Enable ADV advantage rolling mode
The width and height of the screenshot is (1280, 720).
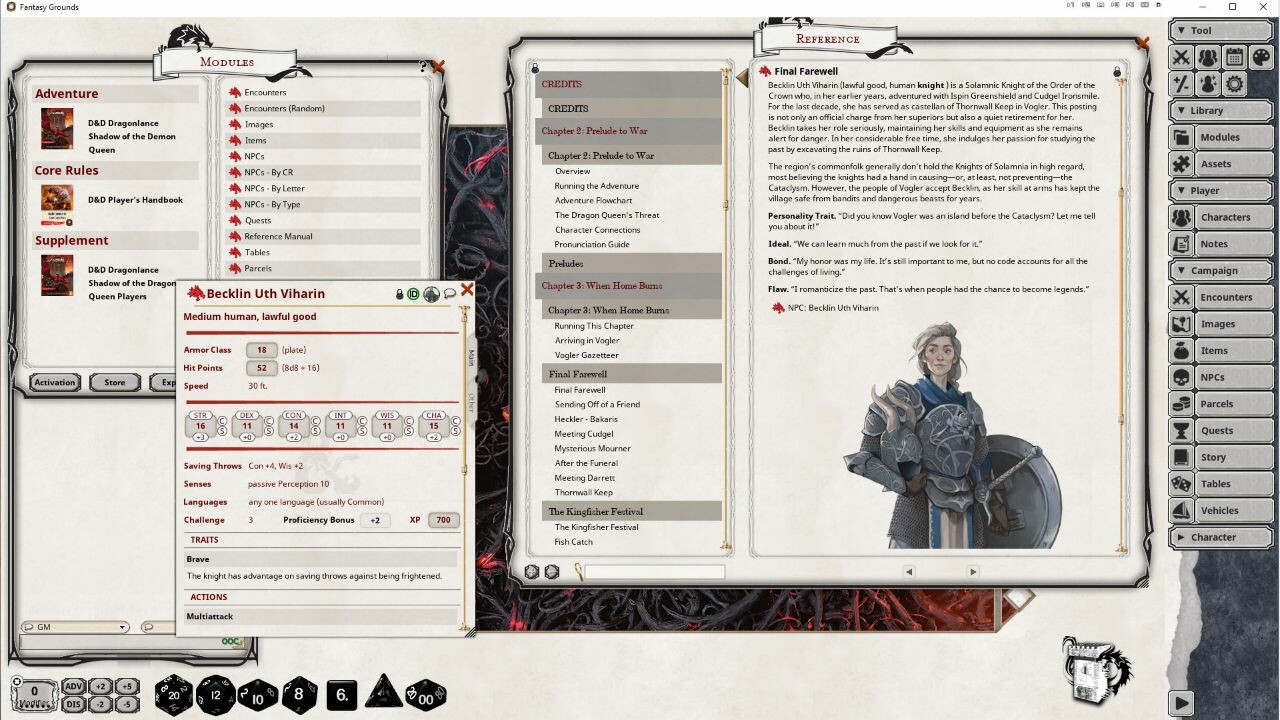(x=72, y=687)
